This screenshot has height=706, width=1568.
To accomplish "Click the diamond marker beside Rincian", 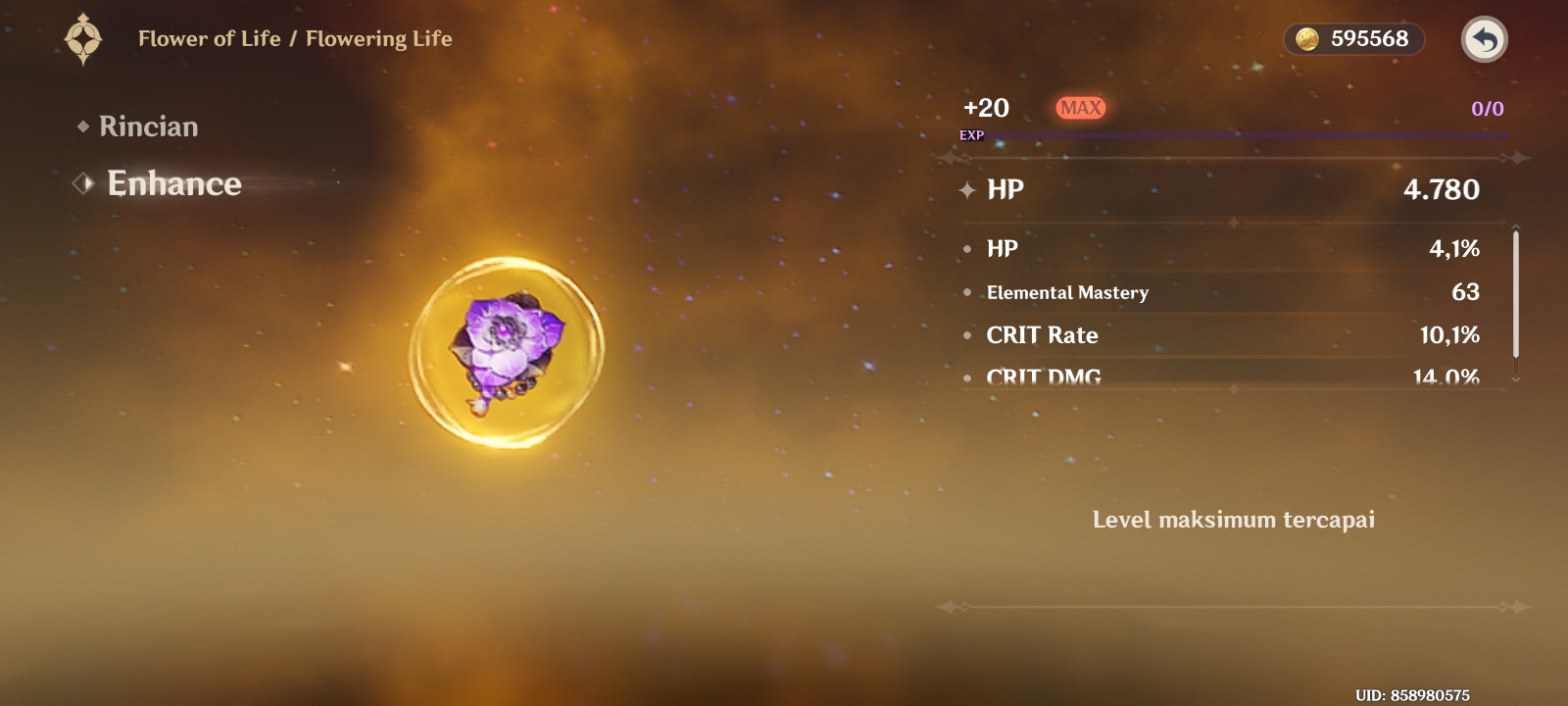I will pyautogui.click(x=84, y=126).
